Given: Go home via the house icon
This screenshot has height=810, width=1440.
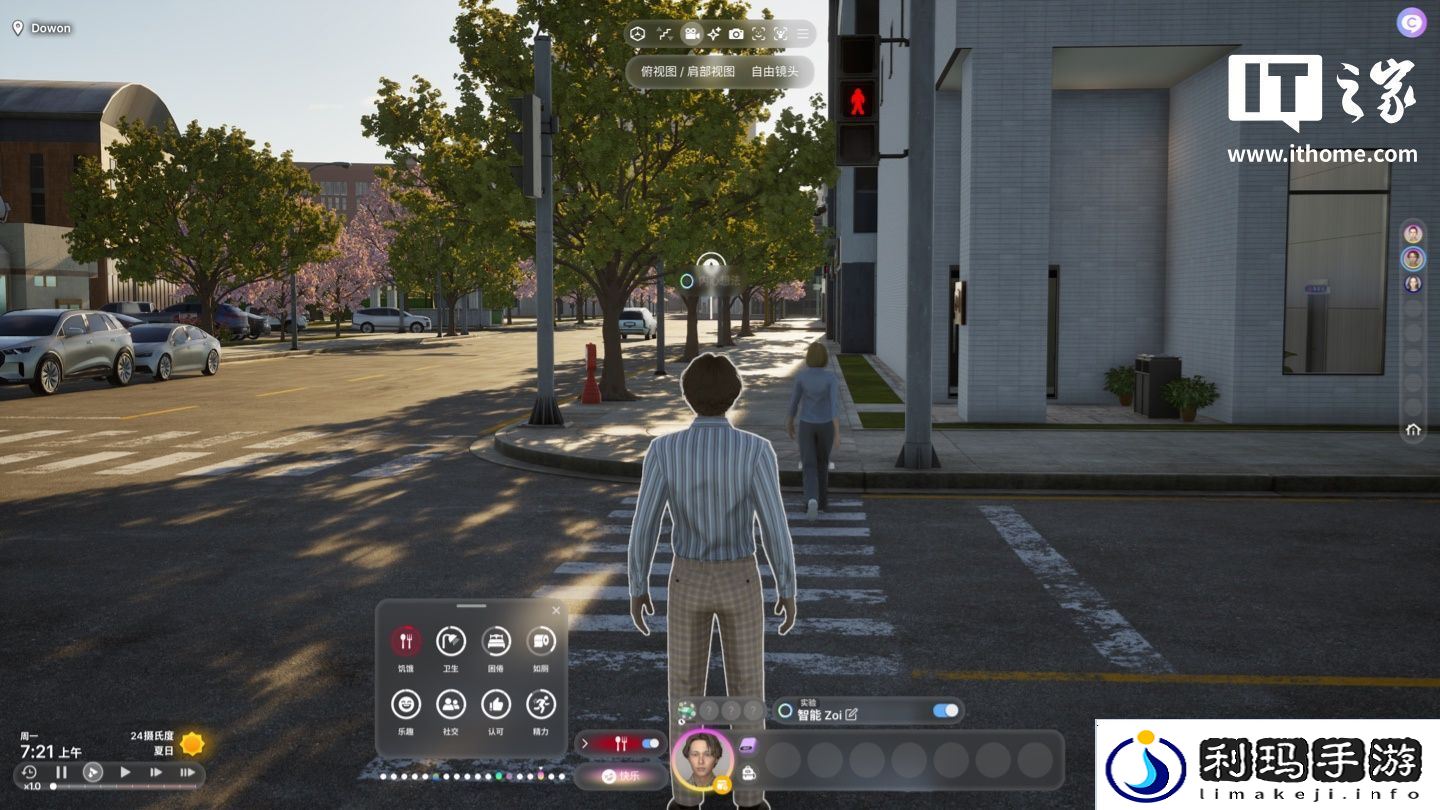Looking at the screenshot, I should pyautogui.click(x=1413, y=430).
